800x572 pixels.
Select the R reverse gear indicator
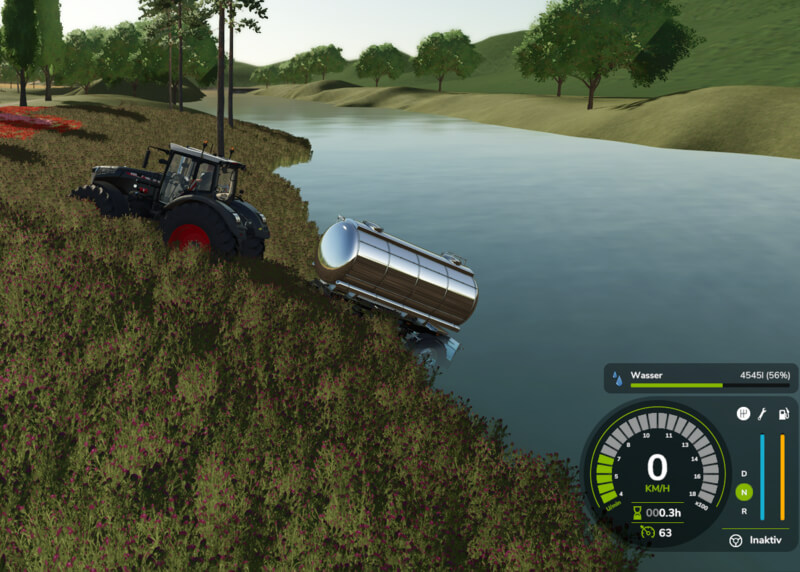click(743, 510)
